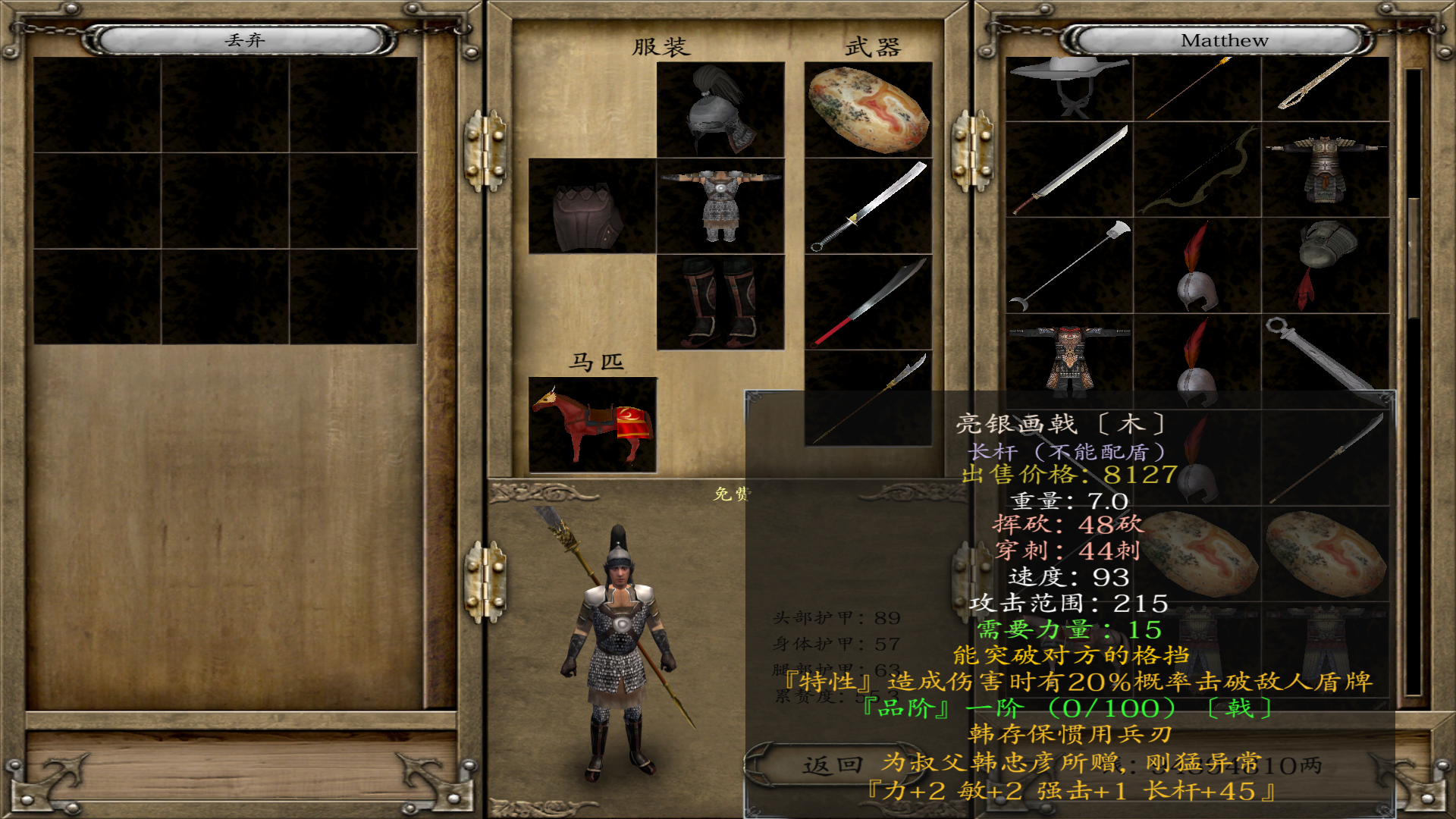Pick the dark bow in inventory
Screen dimensions: 1456x819
coord(1197,170)
